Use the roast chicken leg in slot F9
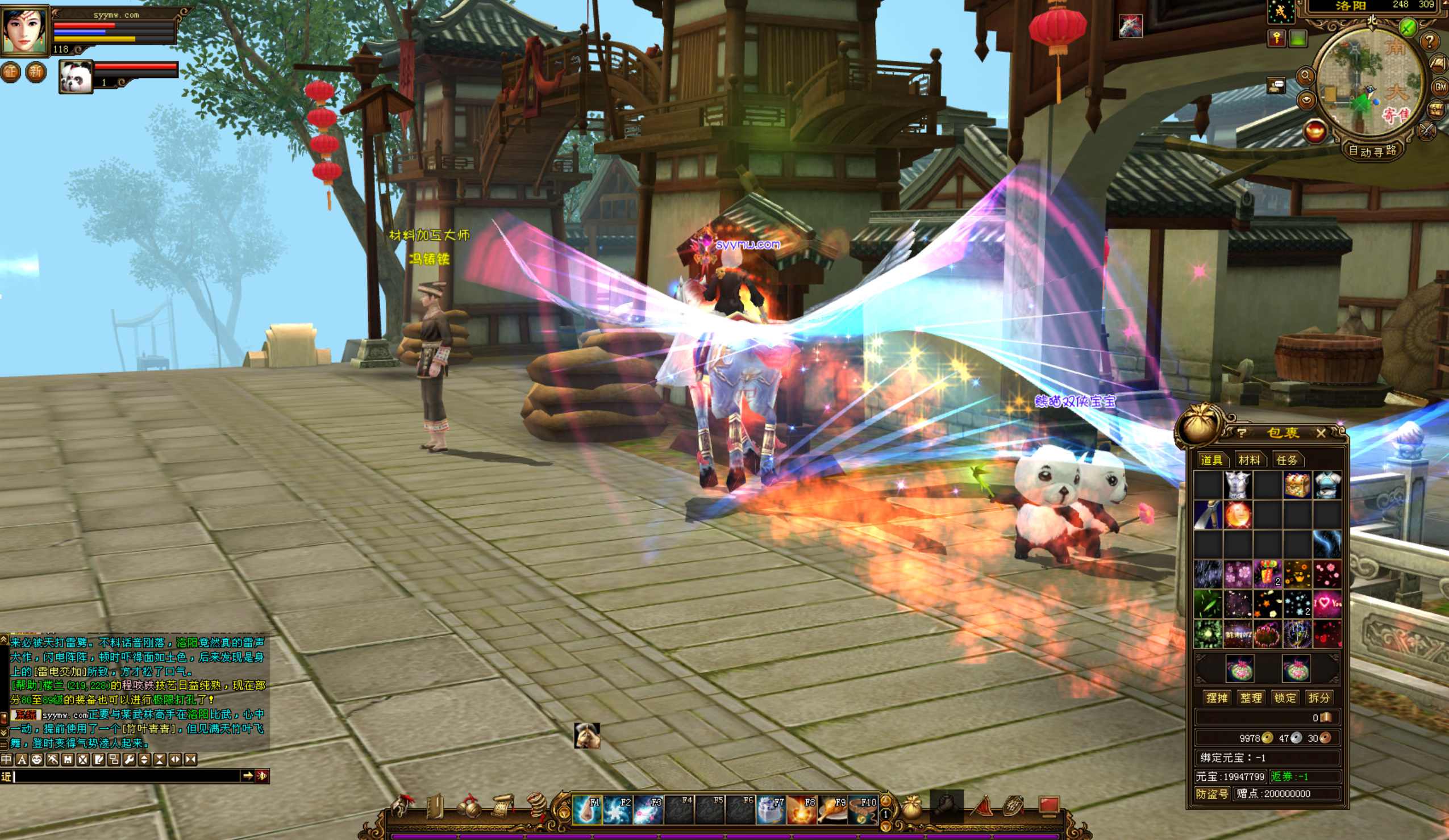The image size is (1449, 840). [x=832, y=810]
